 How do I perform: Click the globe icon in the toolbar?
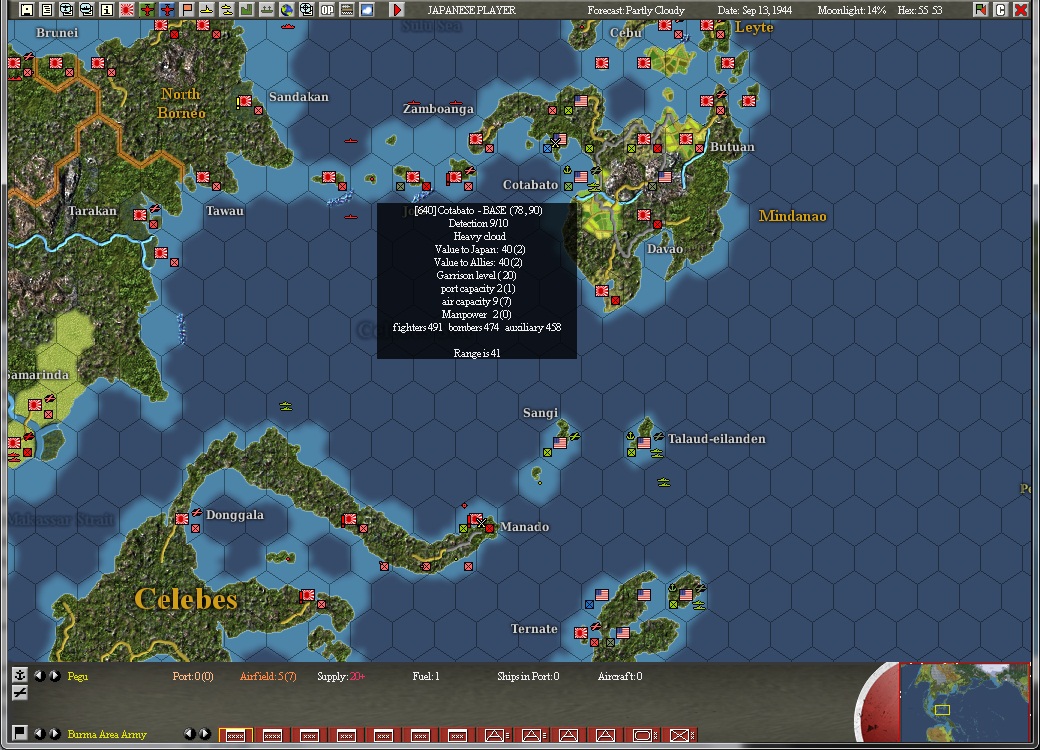[x=287, y=10]
